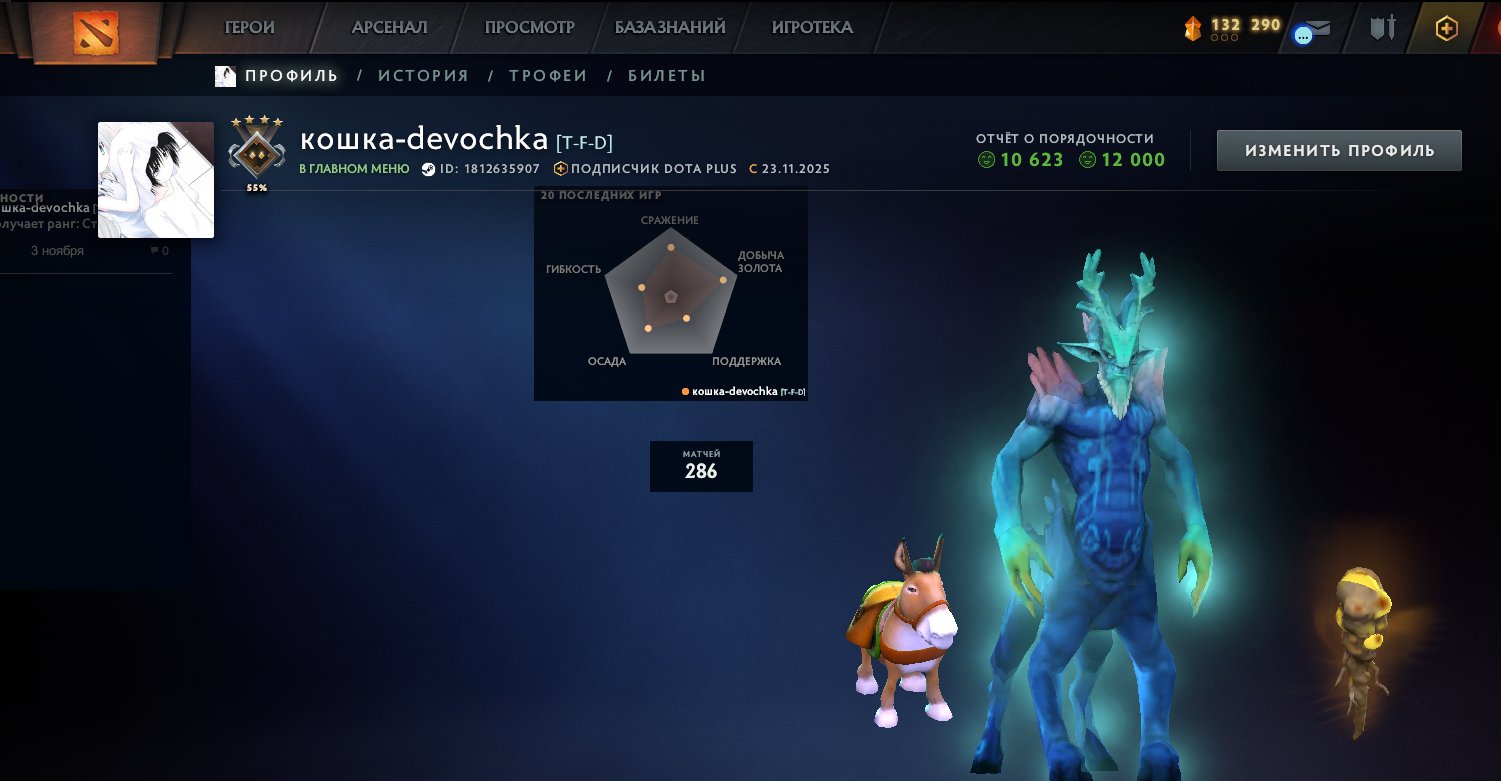Viewport: 1501px width, 781px height.
Task: Click the rank medal next to кошка-devochka
Action: point(255,150)
